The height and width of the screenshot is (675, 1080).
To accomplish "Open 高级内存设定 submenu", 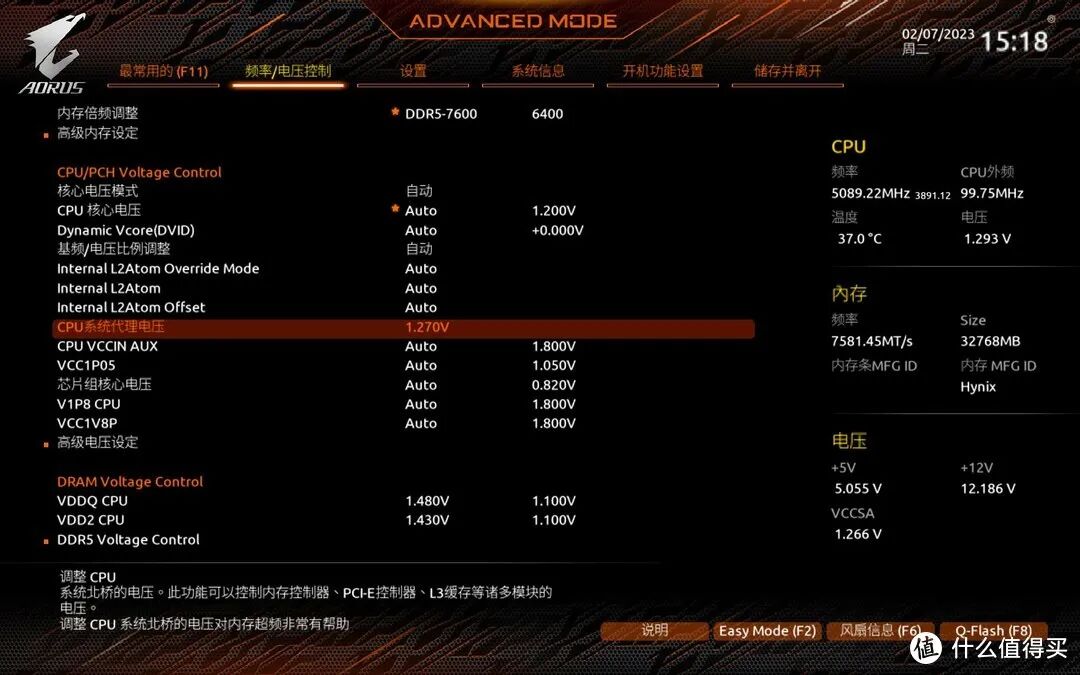I will [98, 133].
